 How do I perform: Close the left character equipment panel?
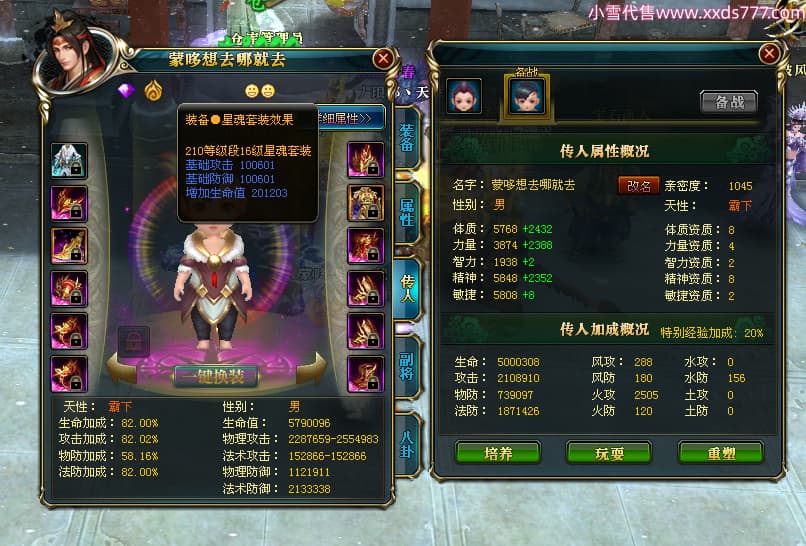coord(383,59)
